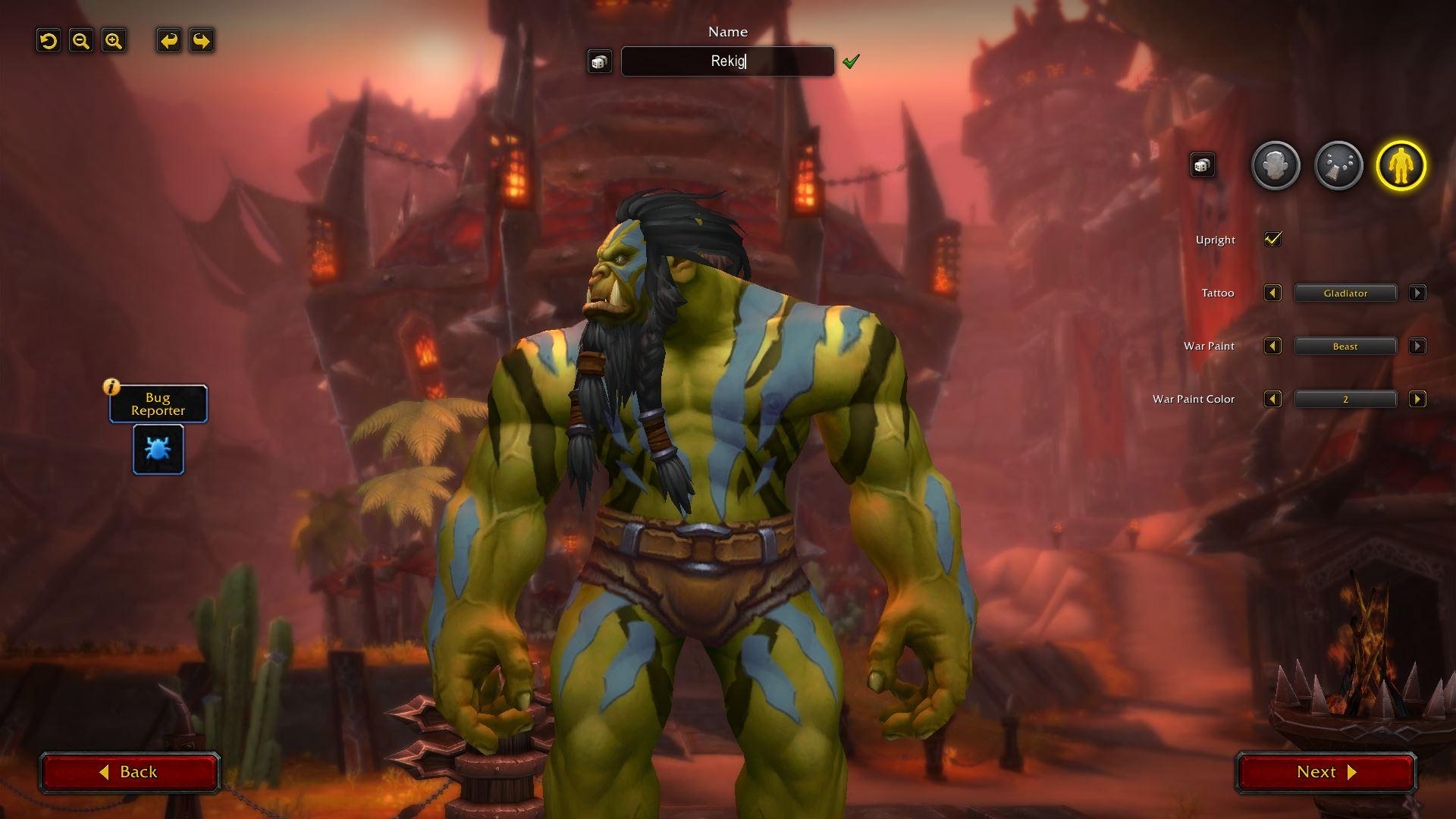
Task: Choose the next Tattoo option
Action: [x=1417, y=293]
